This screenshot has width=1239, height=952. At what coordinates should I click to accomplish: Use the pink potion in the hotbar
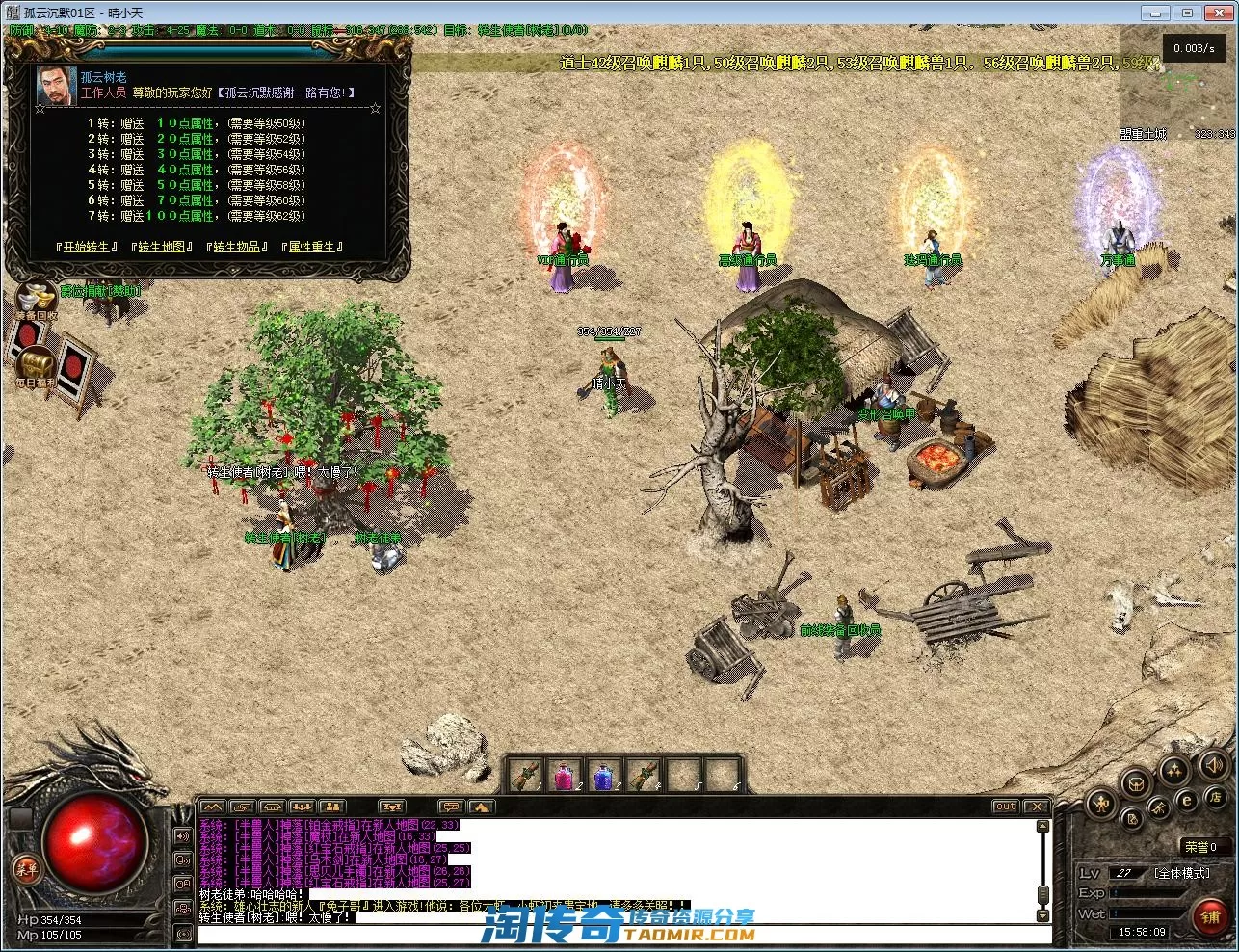point(565,774)
